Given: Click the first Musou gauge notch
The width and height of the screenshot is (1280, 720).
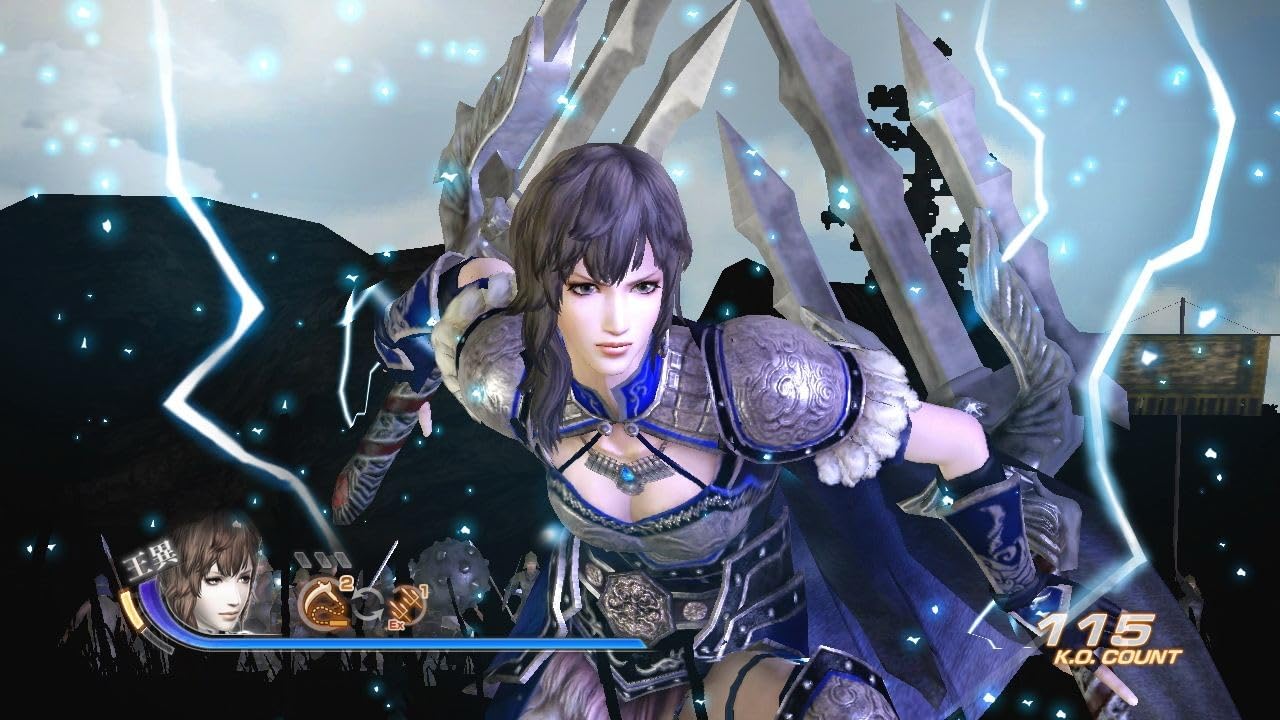Looking at the screenshot, I should [300, 558].
